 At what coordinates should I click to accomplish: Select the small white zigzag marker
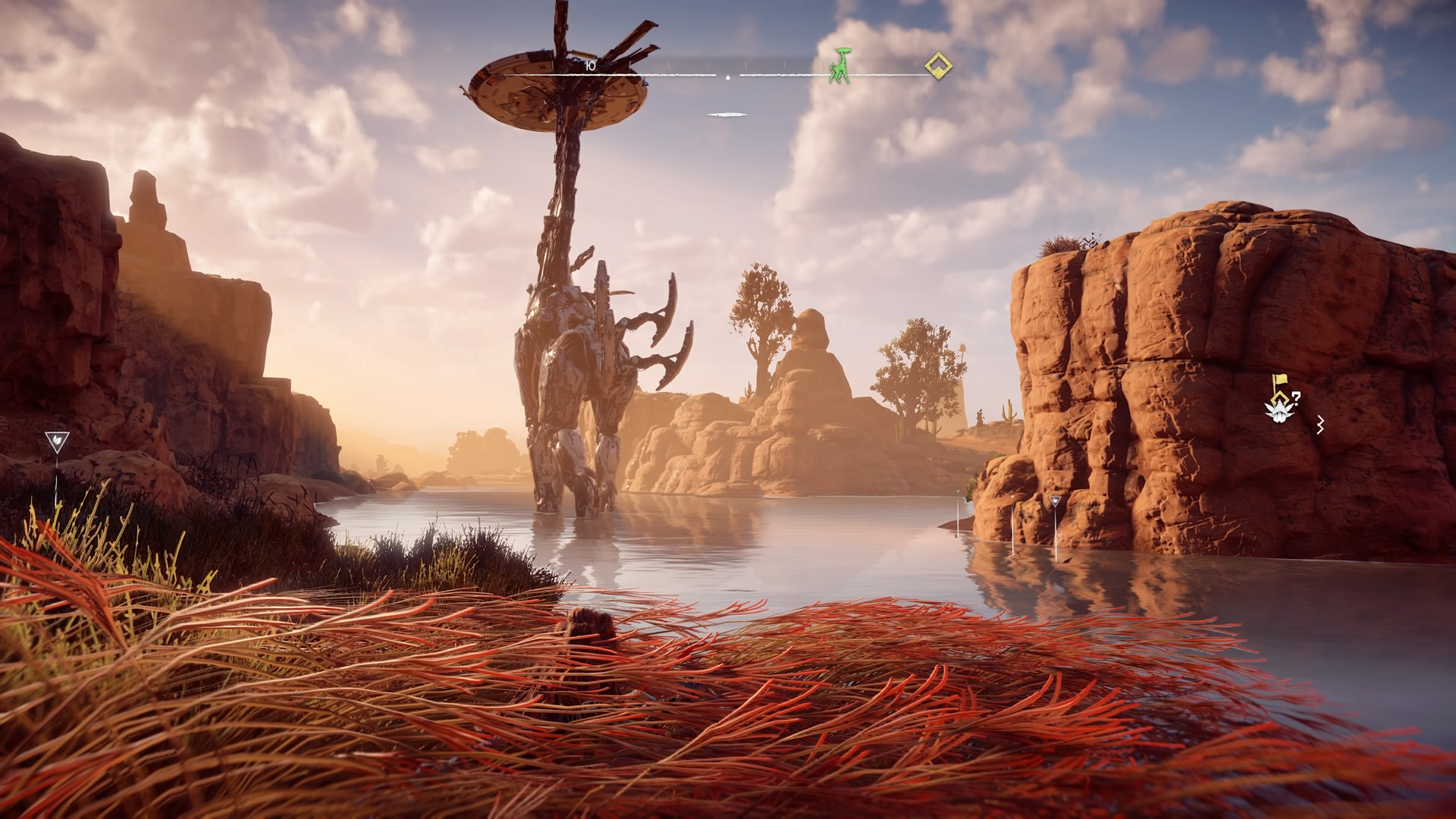tap(1319, 425)
